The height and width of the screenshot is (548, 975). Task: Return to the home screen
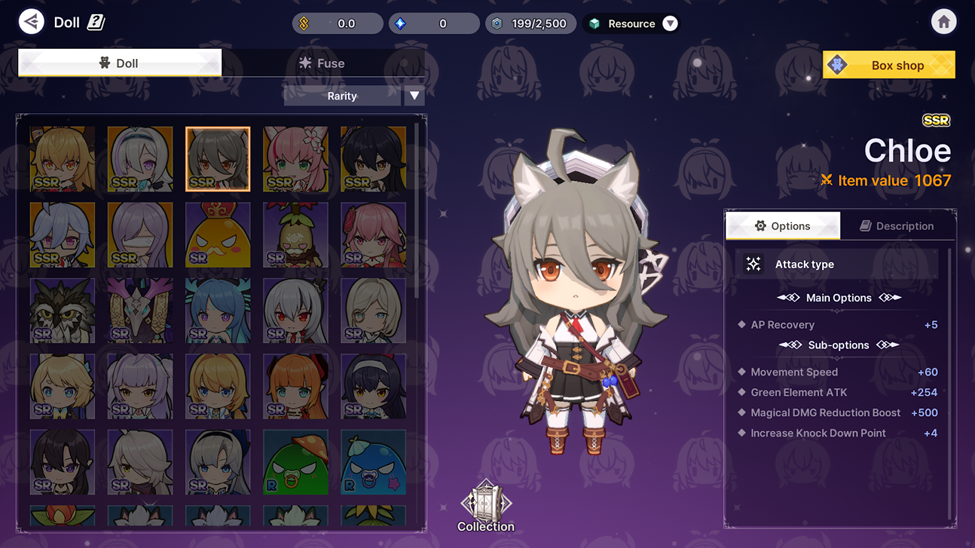943,22
